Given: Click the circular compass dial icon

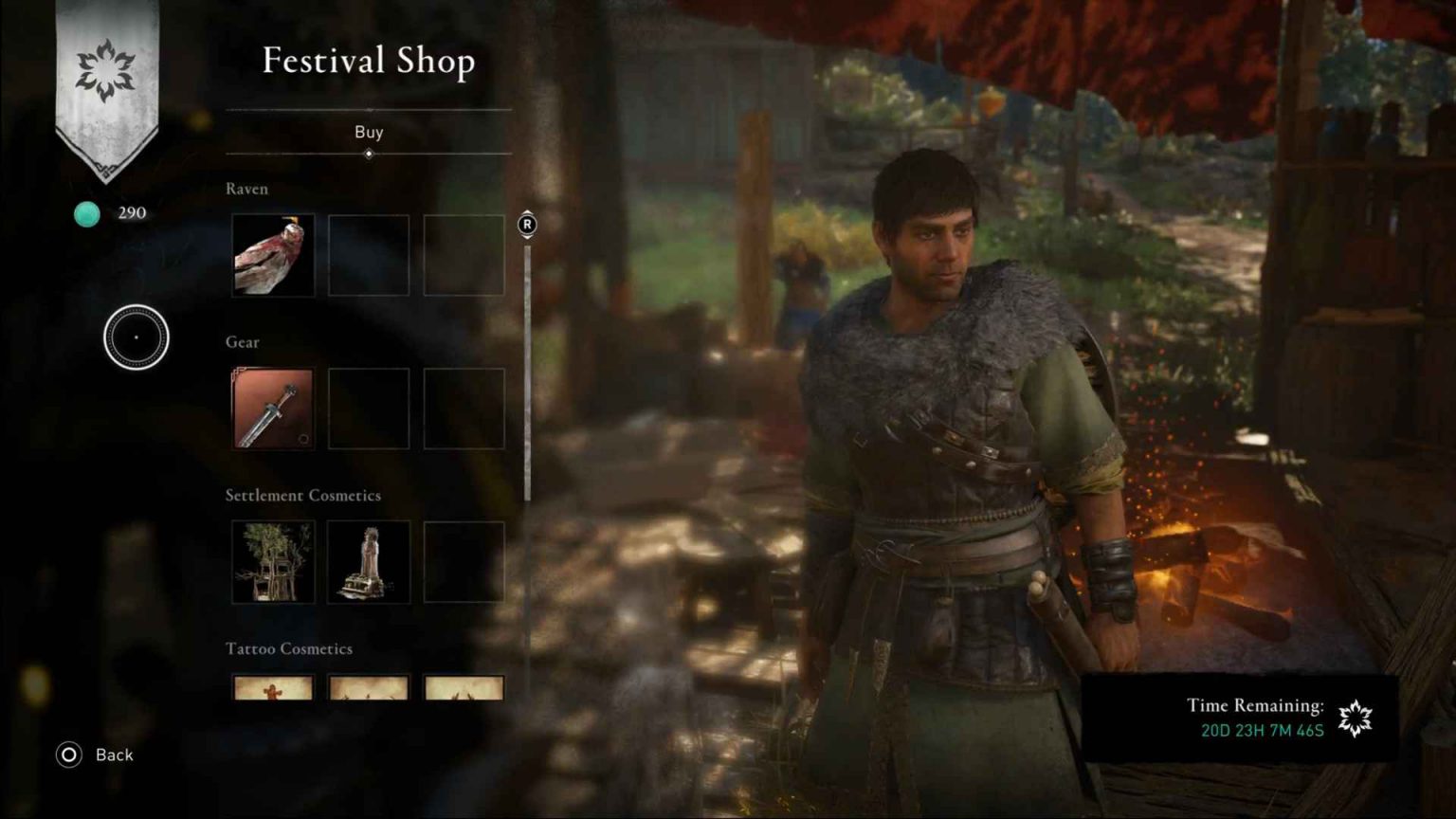Looking at the screenshot, I should coord(136,337).
